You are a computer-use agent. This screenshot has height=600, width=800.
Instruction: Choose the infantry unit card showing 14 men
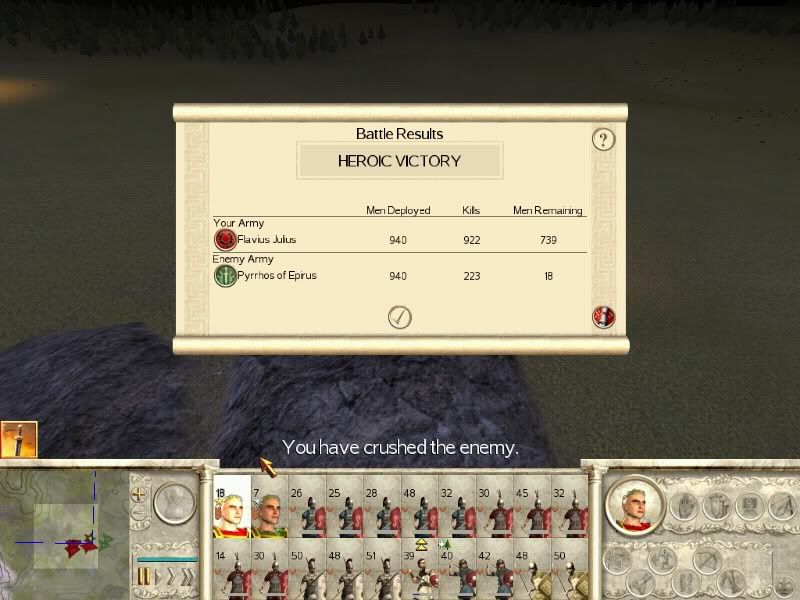coord(231,573)
